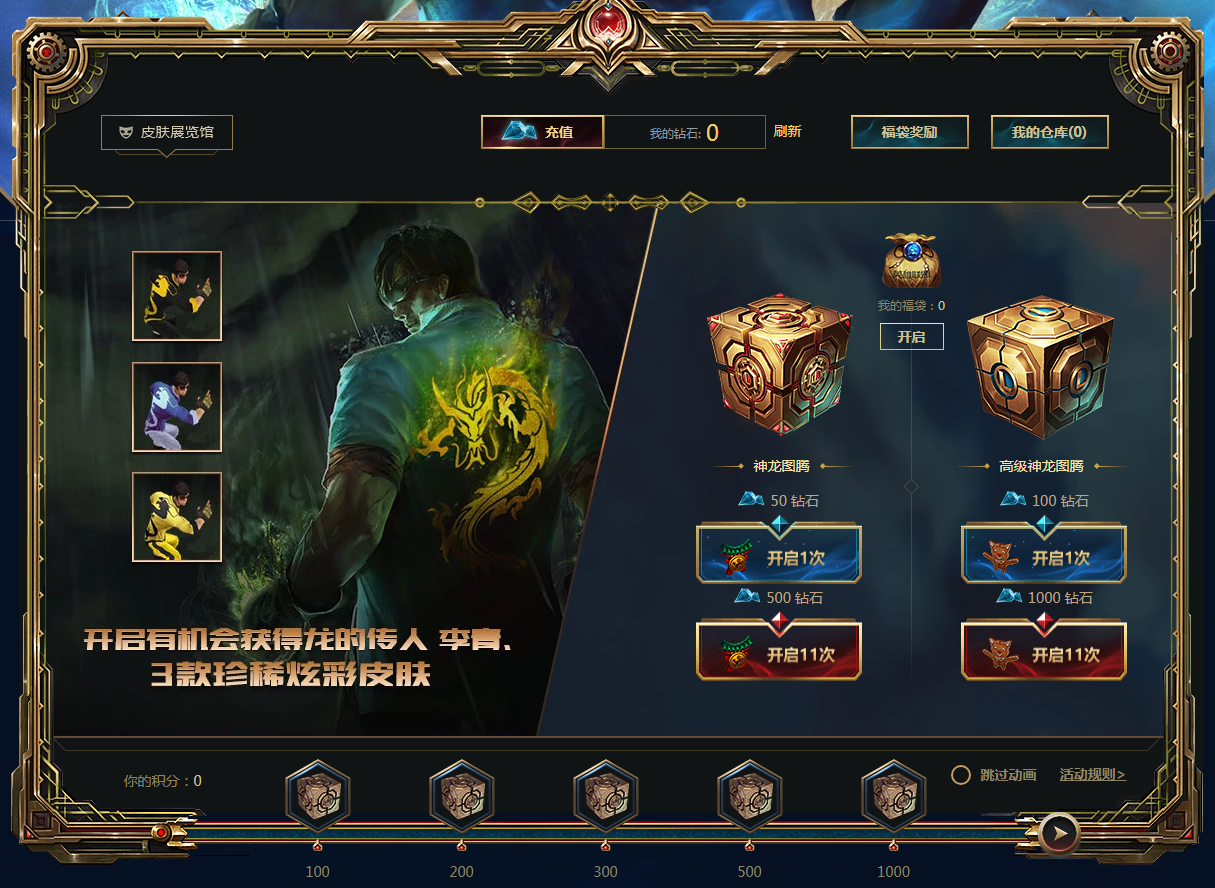Click the round arrow button on the progress bar

(1058, 832)
